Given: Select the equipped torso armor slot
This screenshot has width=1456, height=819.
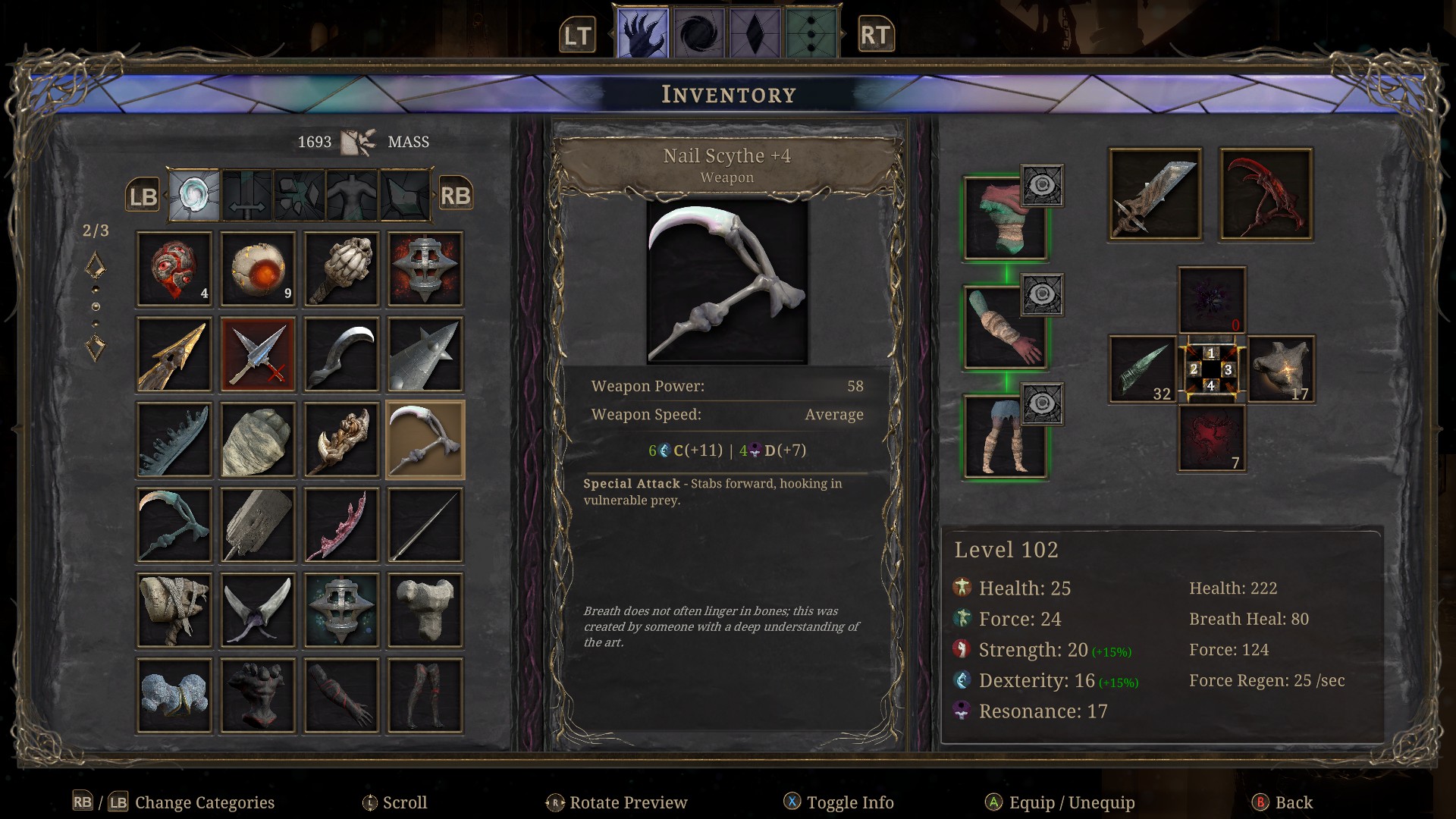Looking at the screenshot, I should pos(1005,218).
